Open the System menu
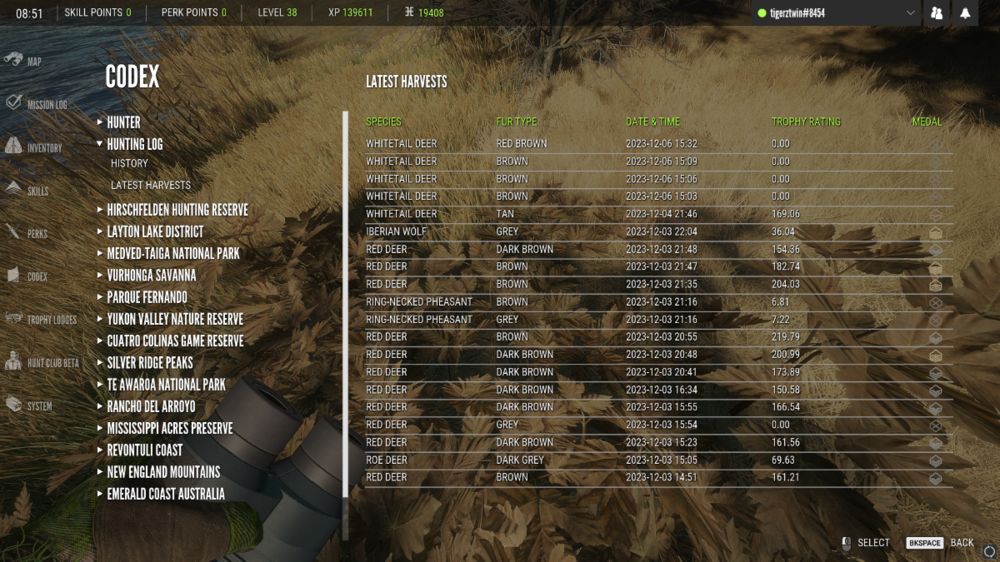 point(29,406)
